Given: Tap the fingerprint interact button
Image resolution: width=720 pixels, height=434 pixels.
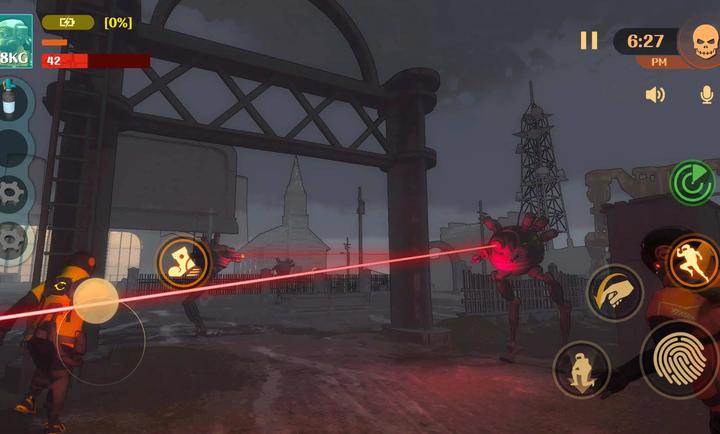Looking at the screenshot, I should tap(680, 357).
